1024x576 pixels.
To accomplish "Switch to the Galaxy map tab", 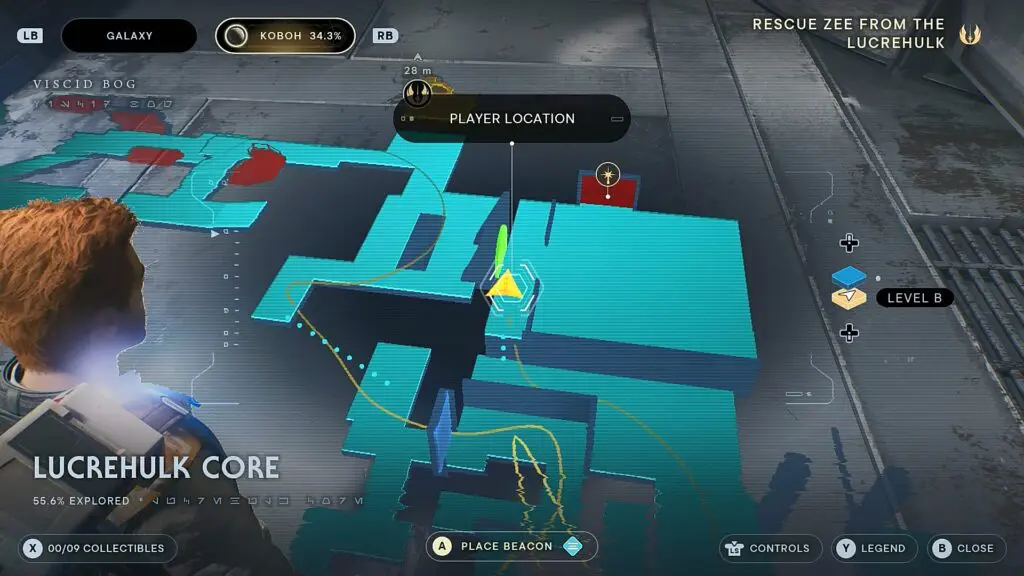I will click(130, 36).
